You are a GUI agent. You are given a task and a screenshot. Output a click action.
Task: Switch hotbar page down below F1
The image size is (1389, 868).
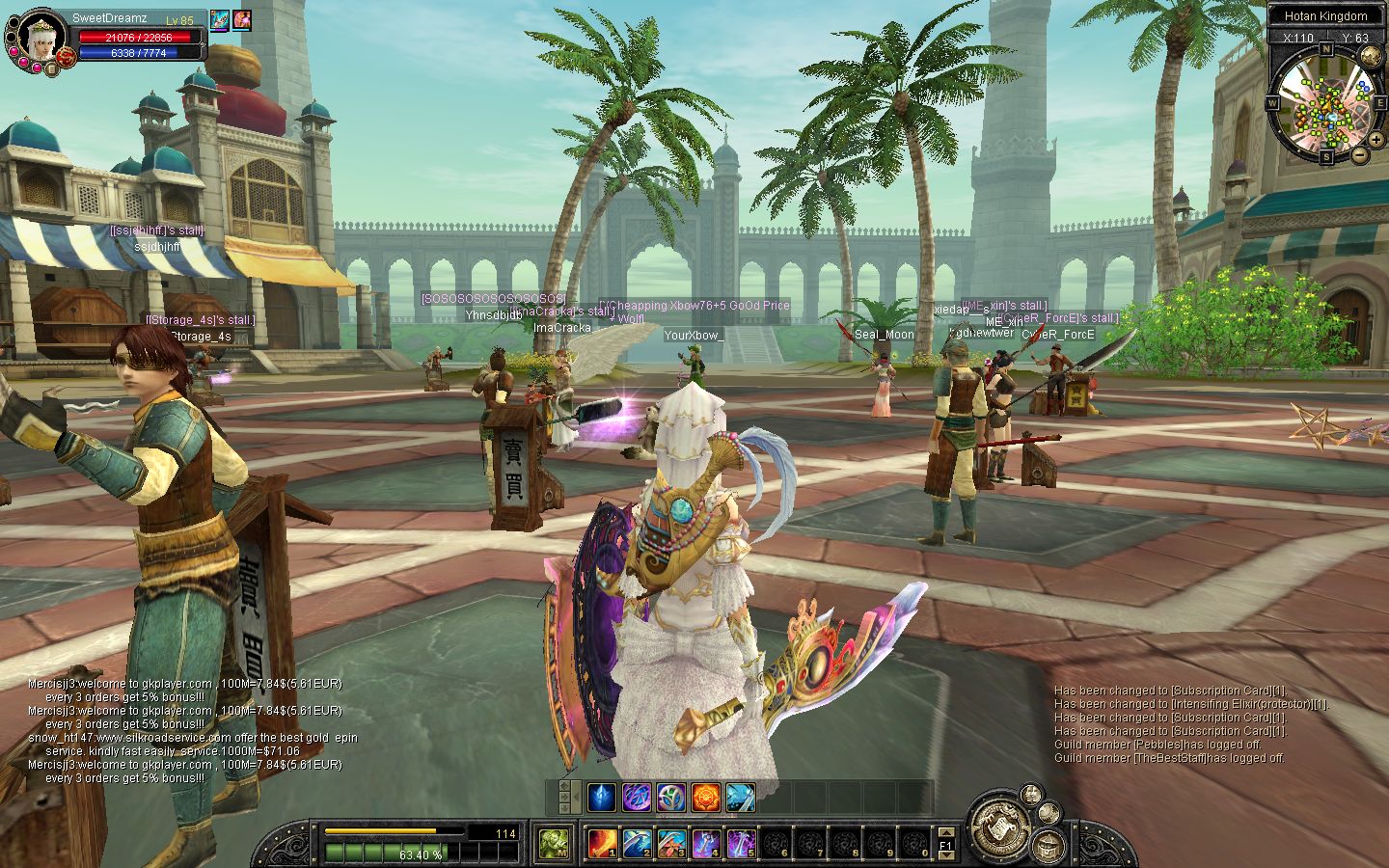(946, 856)
